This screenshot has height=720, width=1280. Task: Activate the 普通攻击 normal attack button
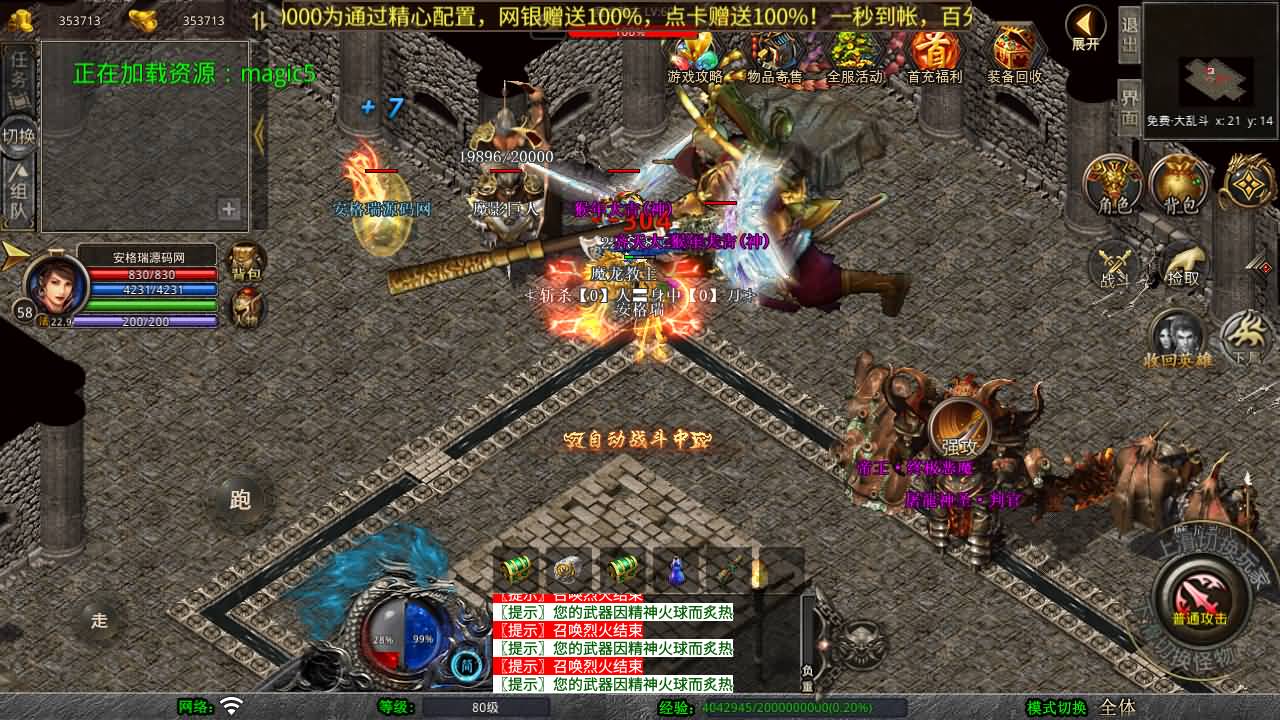click(1199, 598)
